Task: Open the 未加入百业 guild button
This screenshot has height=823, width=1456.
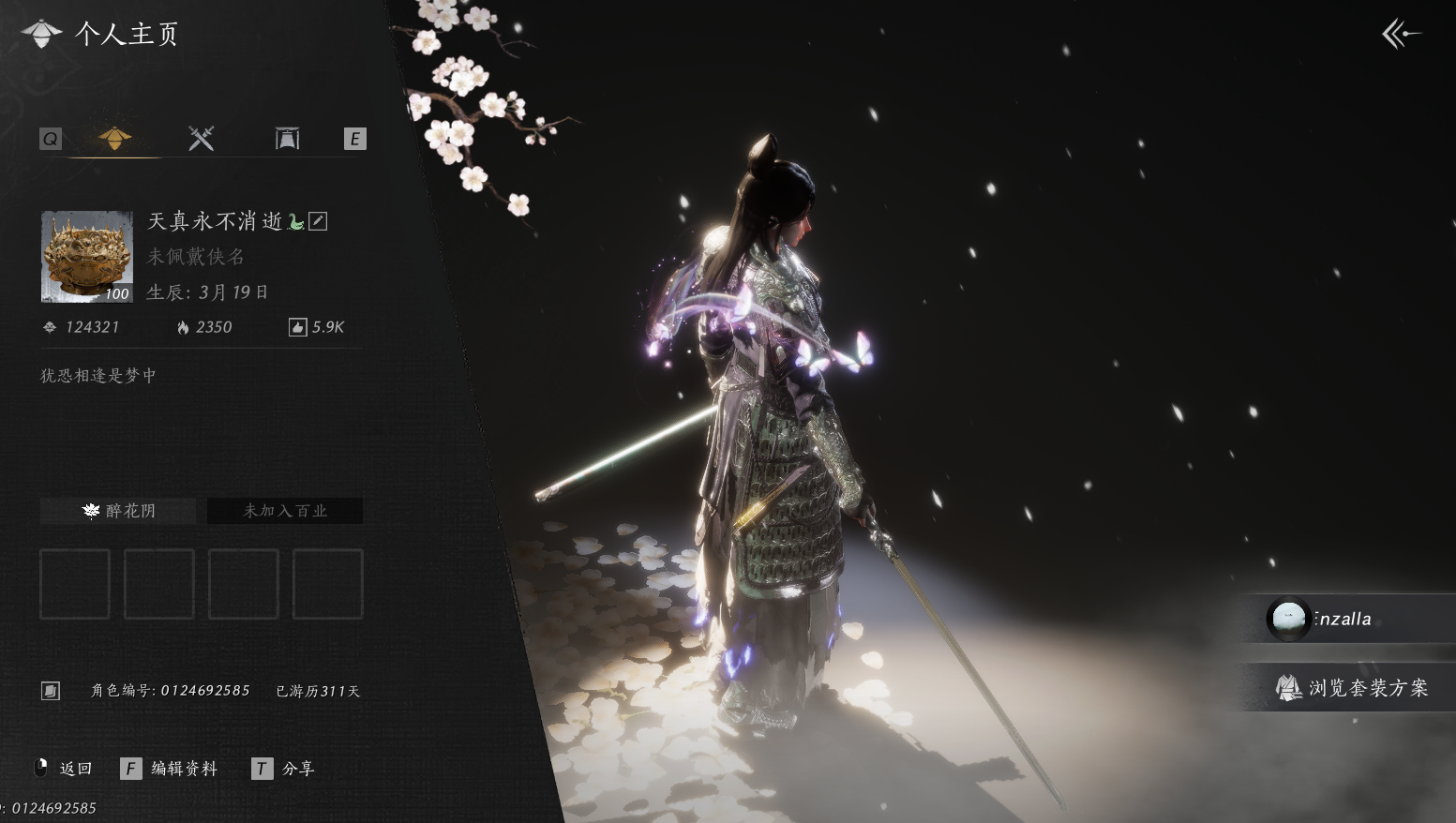Action: click(285, 511)
